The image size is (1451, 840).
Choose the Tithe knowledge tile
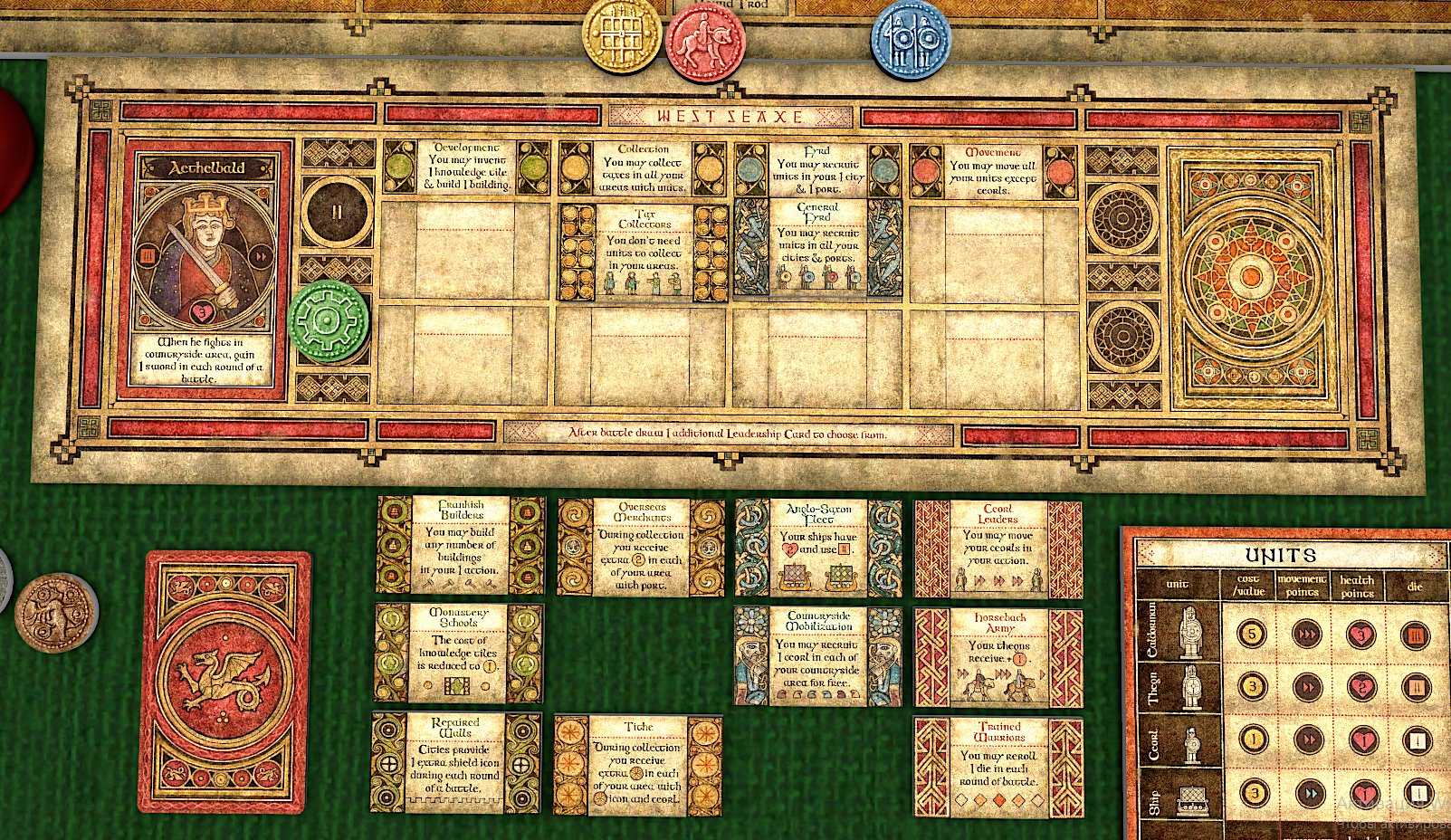click(638, 765)
